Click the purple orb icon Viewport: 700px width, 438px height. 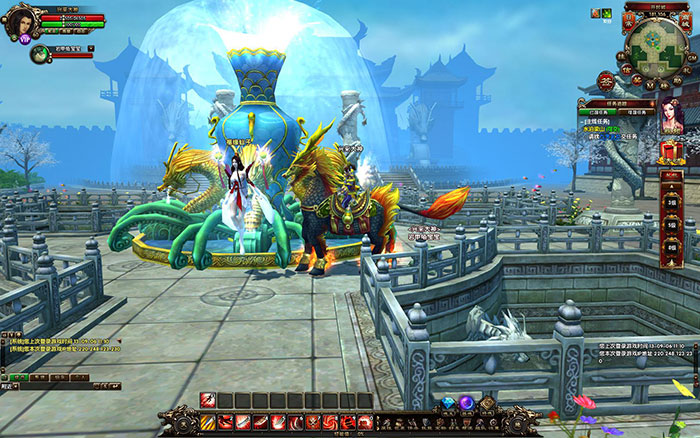click(466, 403)
